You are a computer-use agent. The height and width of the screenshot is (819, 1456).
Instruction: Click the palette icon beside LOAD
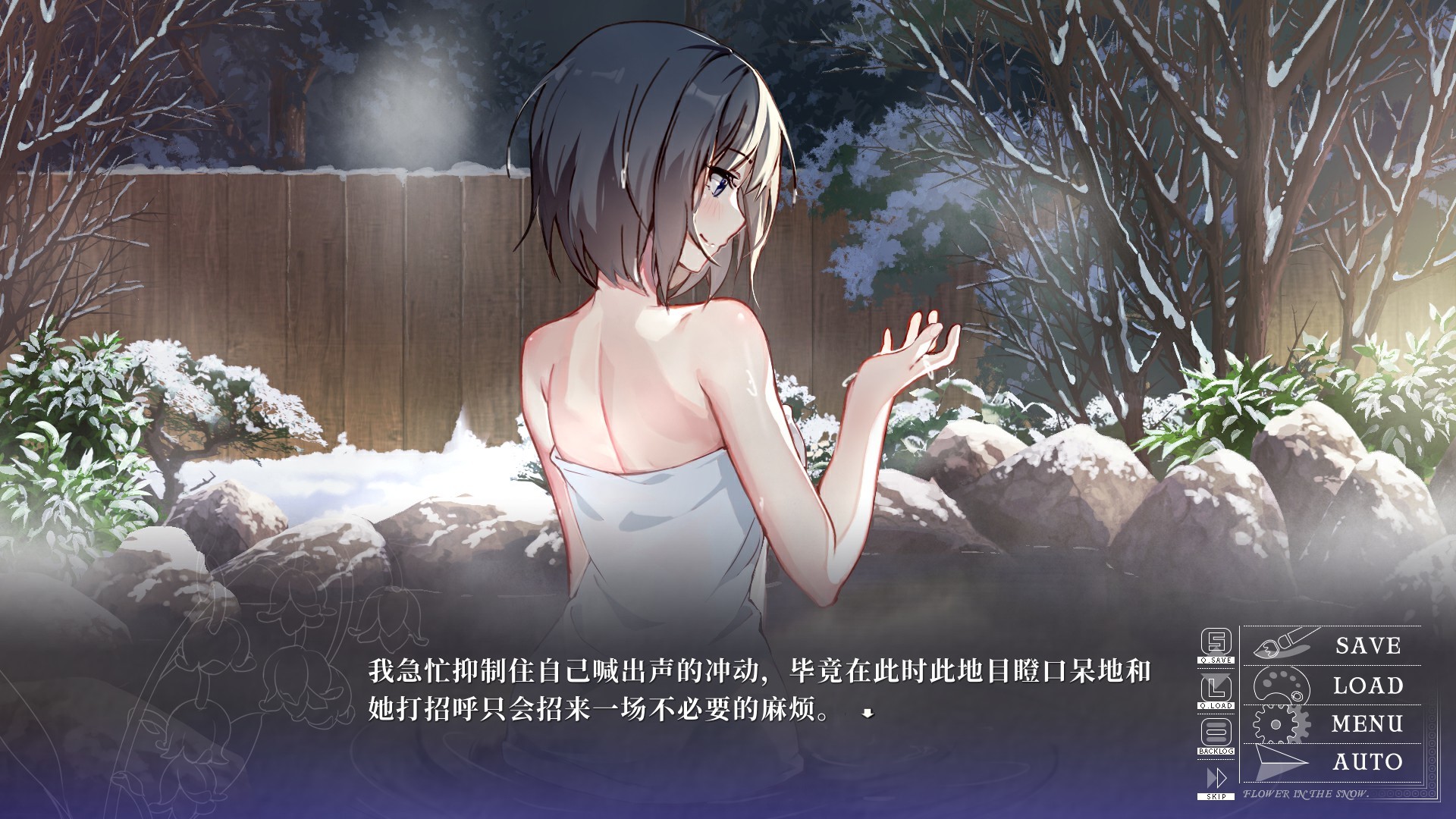[x=1280, y=686]
